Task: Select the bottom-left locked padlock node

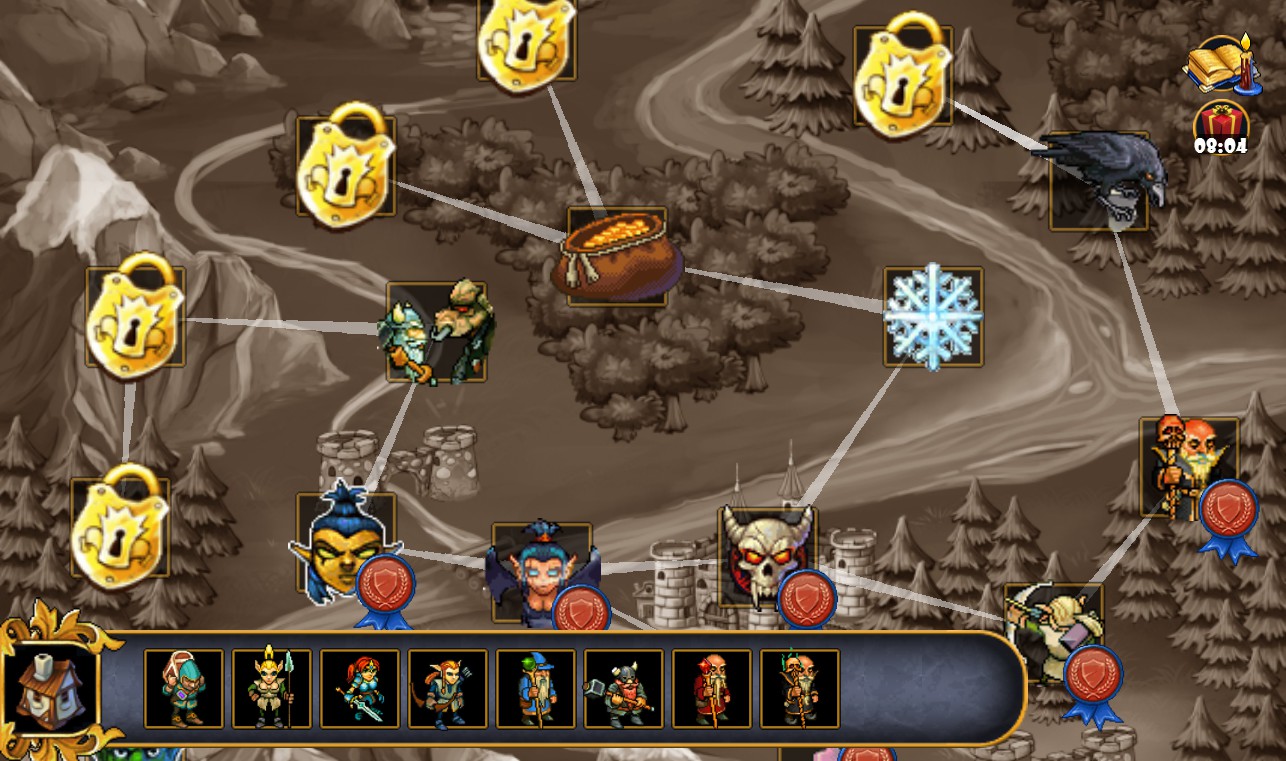Action: click(x=119, y=527)
